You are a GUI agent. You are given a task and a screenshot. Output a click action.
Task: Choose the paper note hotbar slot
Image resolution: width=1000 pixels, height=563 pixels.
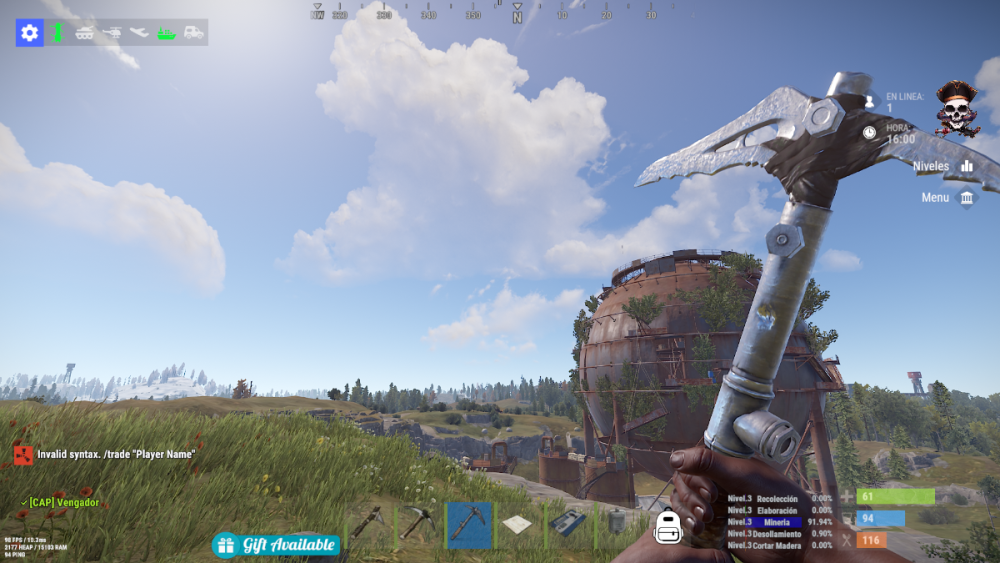(x=518, y=523)
